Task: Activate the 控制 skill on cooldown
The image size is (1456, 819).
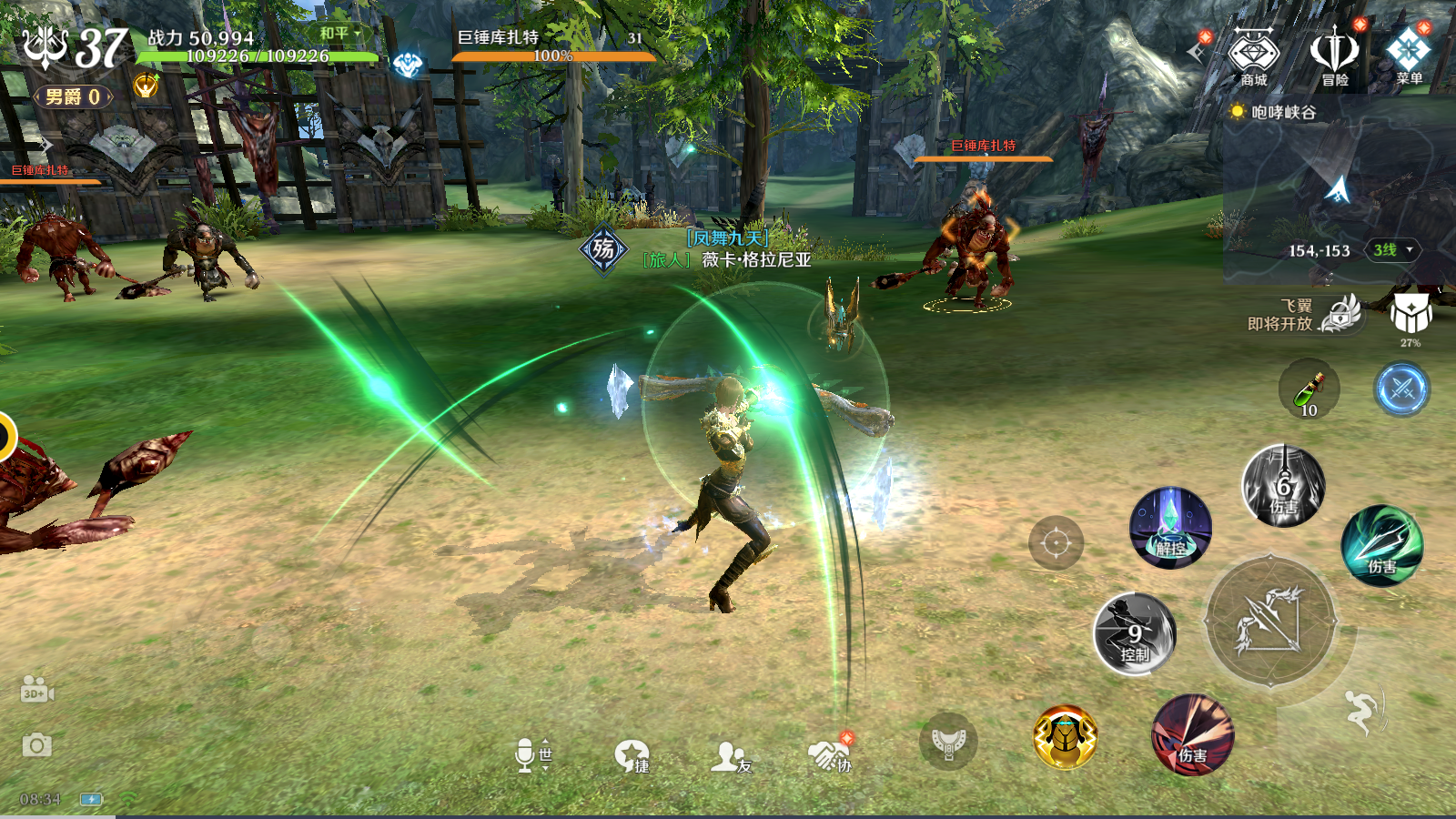Action: coord(1134,634)
